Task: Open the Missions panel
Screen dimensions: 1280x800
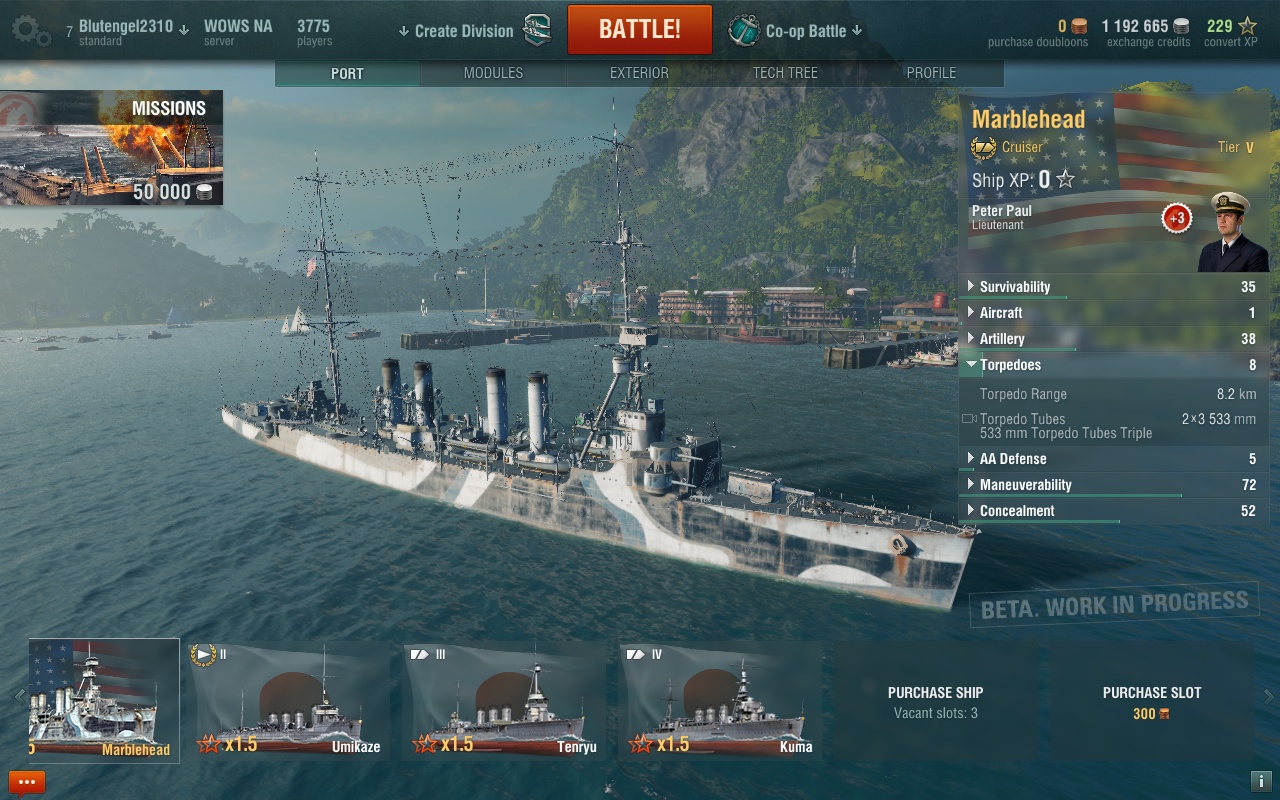Action: pyautogui.click(x=111, y=148)
